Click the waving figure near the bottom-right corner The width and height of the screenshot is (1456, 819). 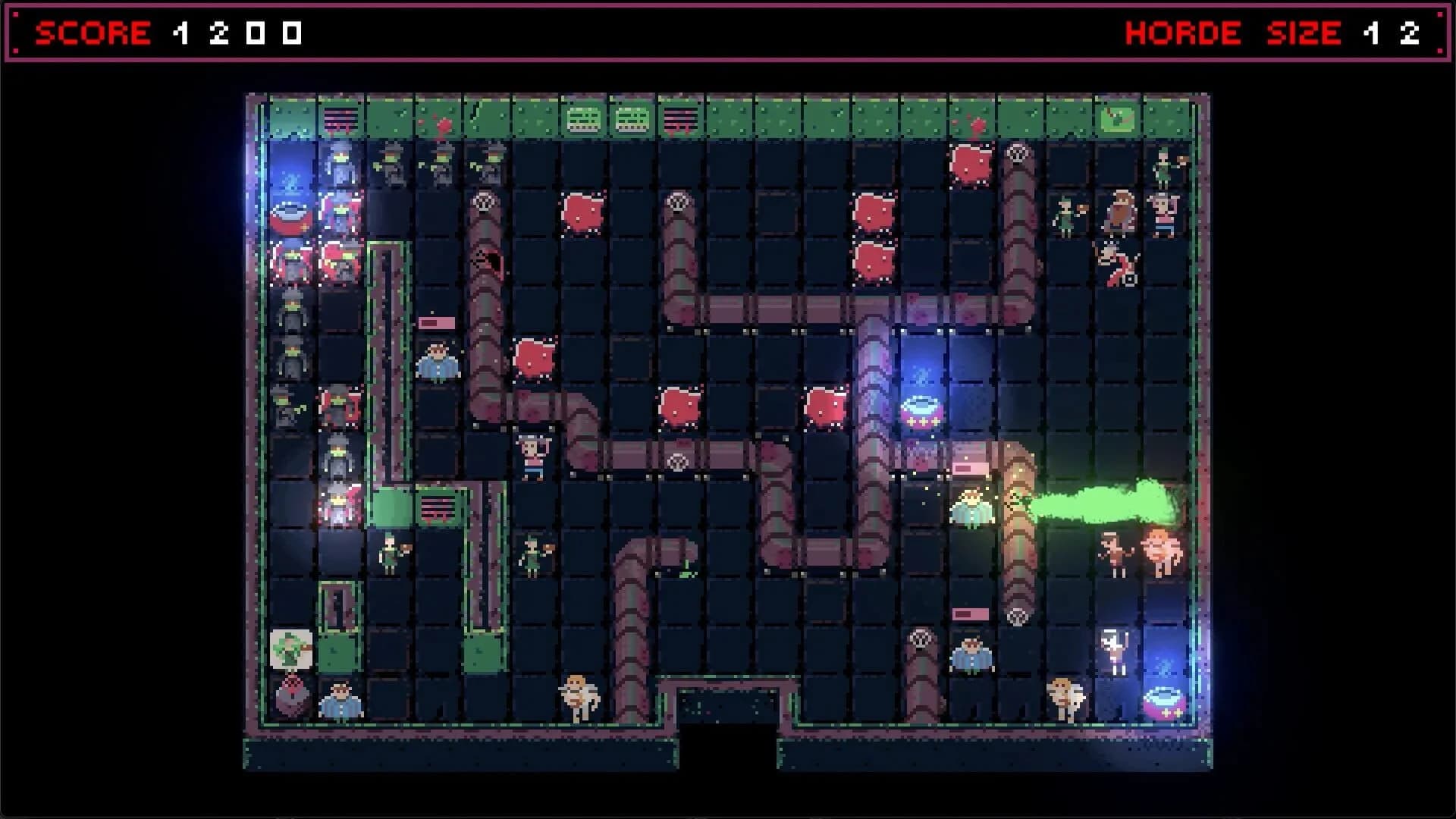[1113, 648]
